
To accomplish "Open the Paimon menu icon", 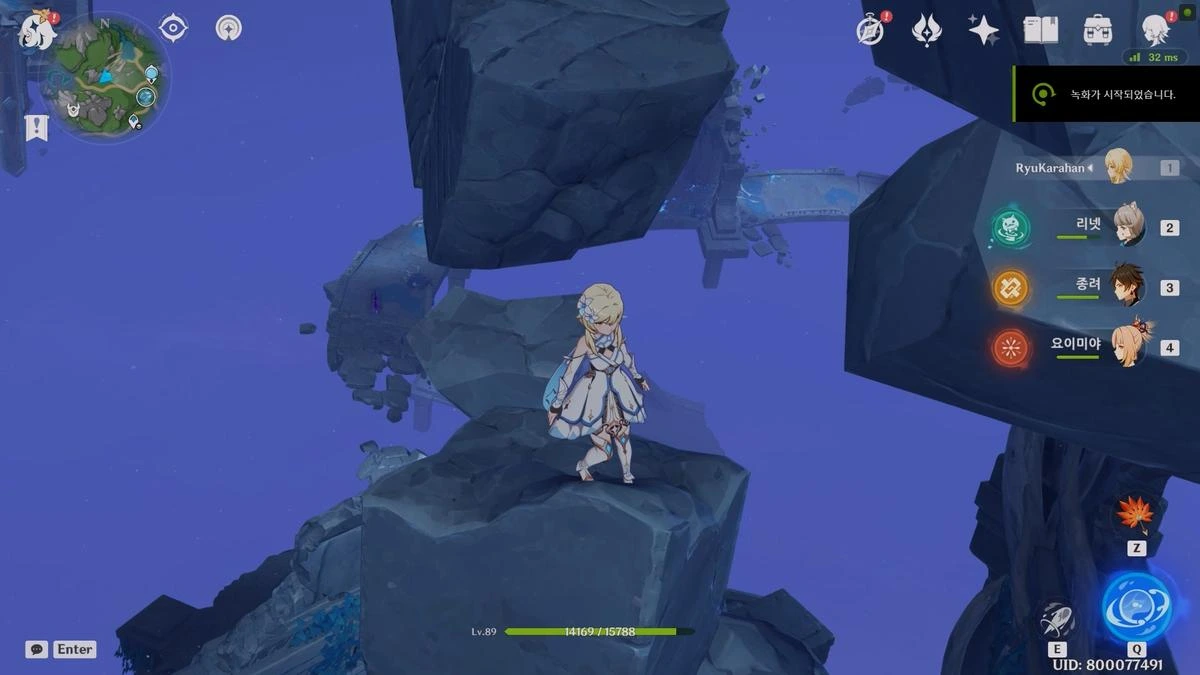I will pos(36,31).
